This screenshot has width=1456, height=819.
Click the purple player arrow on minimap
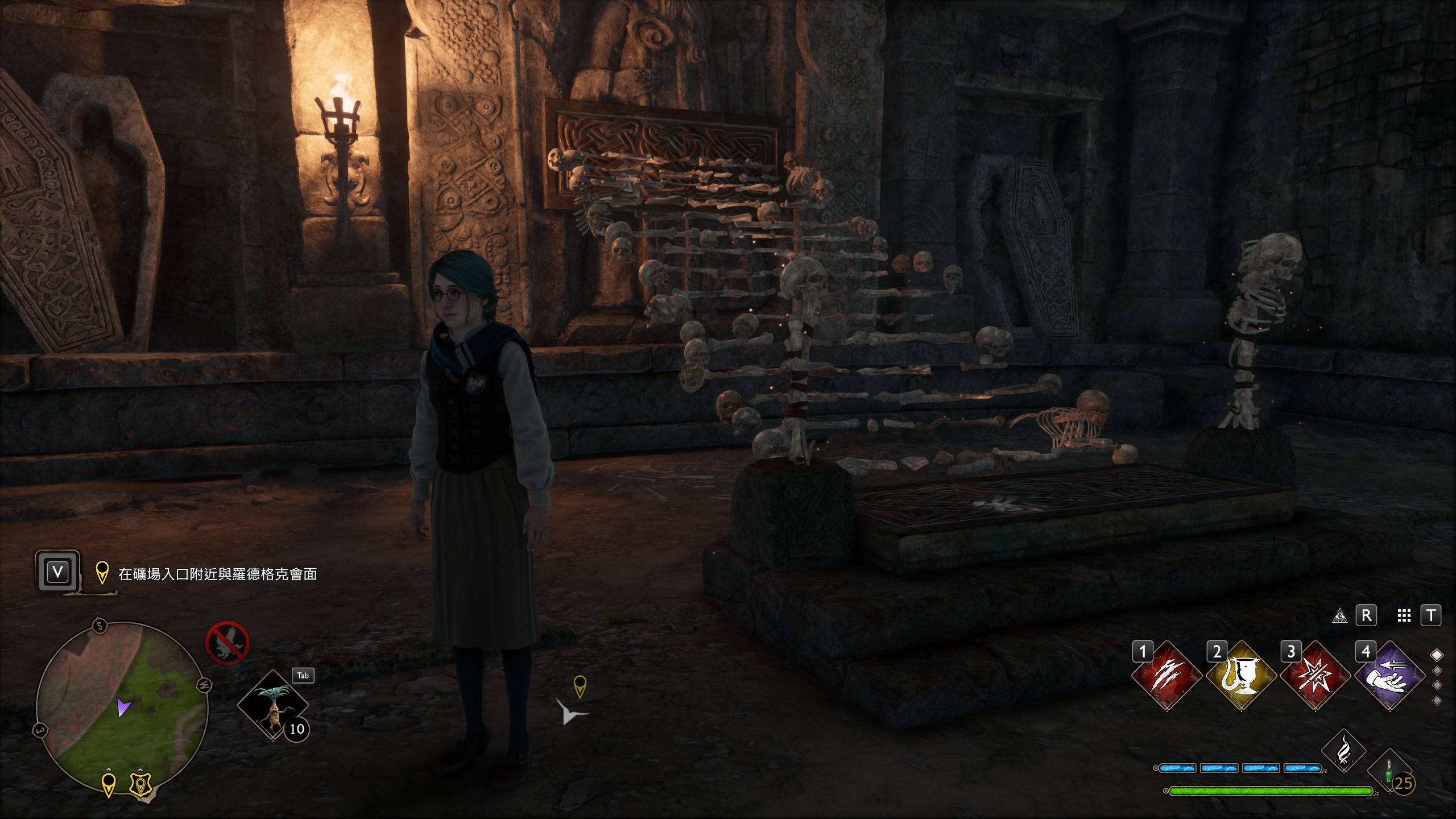[124, 707]
